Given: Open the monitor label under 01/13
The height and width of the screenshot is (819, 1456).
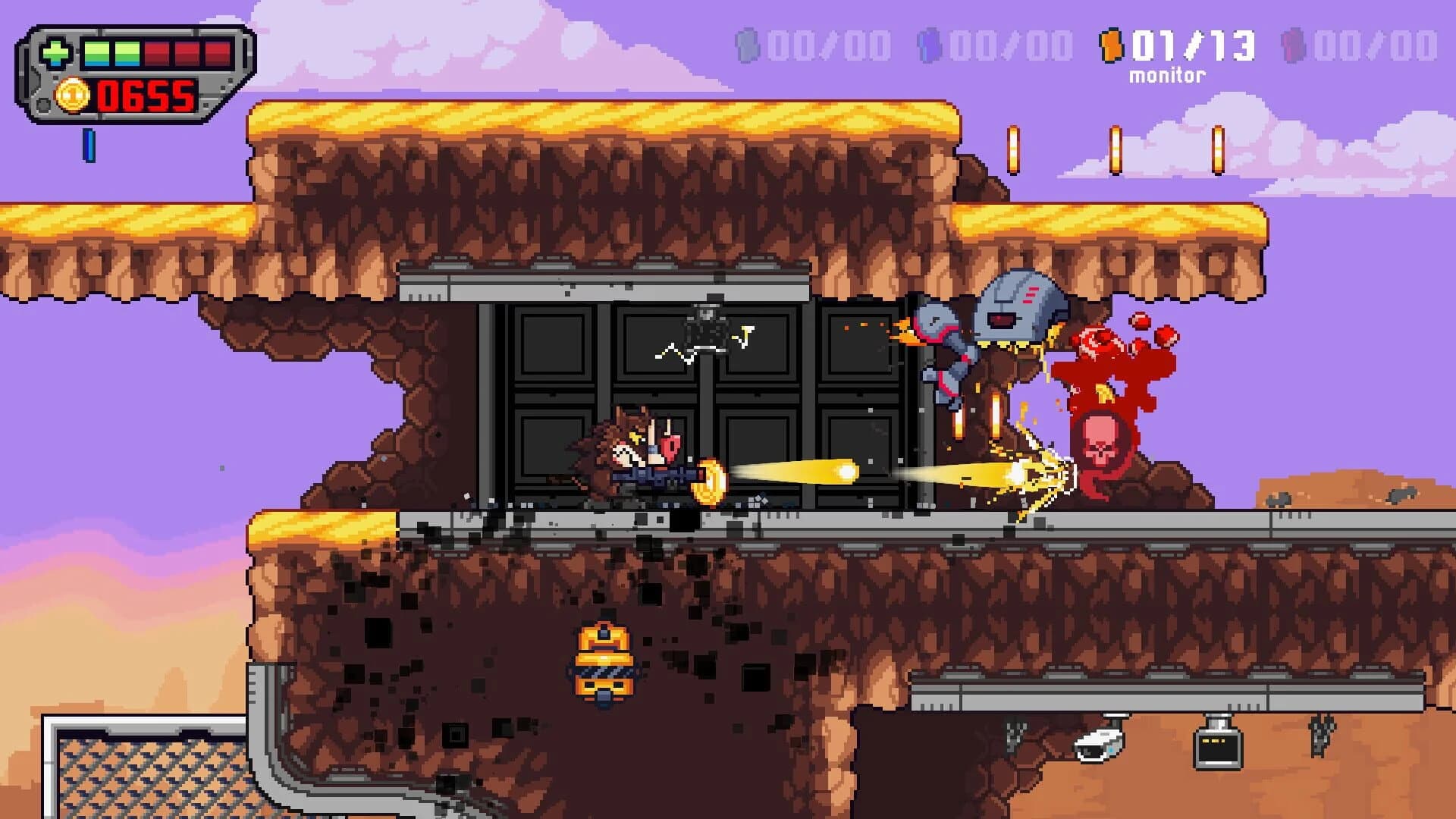Looking at the screenshot, I should coord(1168,74).
